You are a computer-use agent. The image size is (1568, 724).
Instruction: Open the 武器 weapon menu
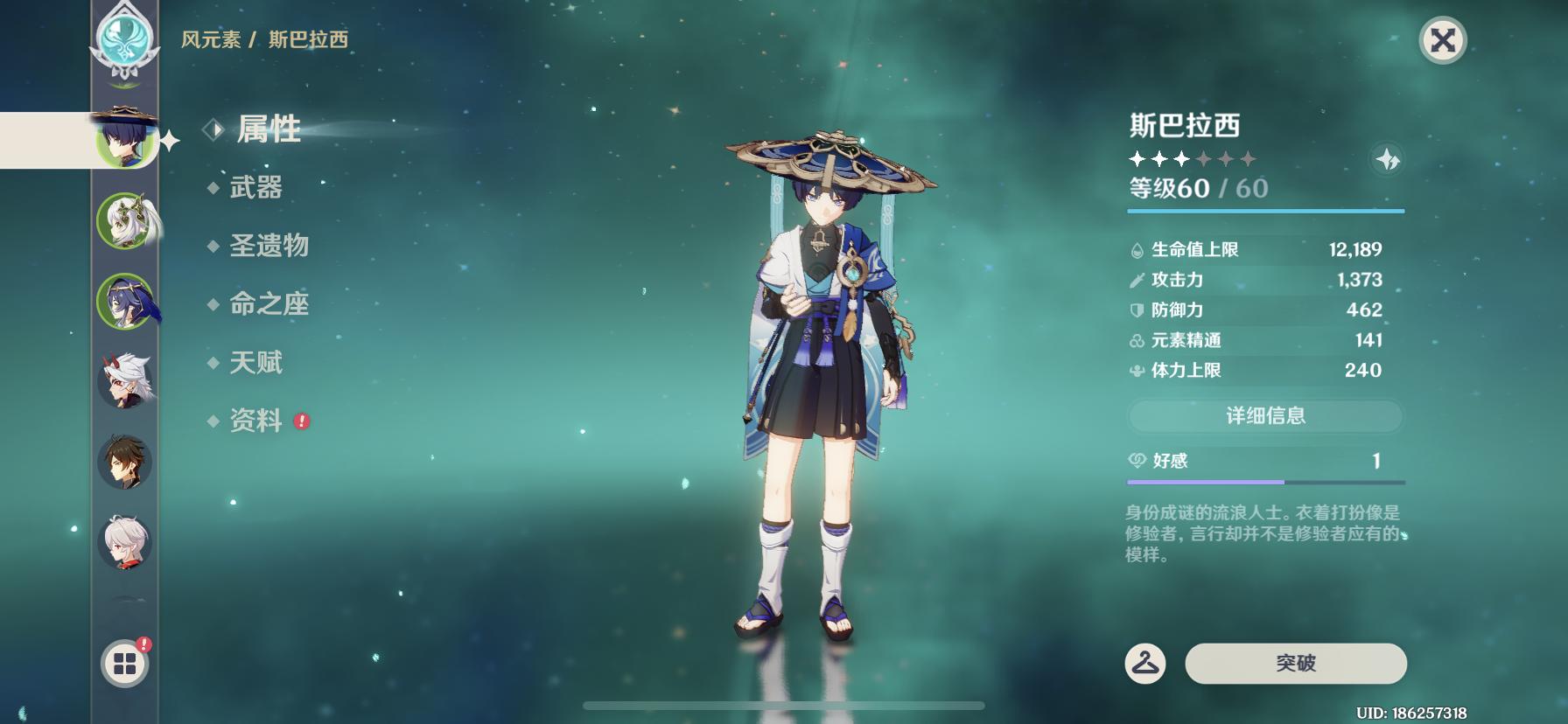255,187
